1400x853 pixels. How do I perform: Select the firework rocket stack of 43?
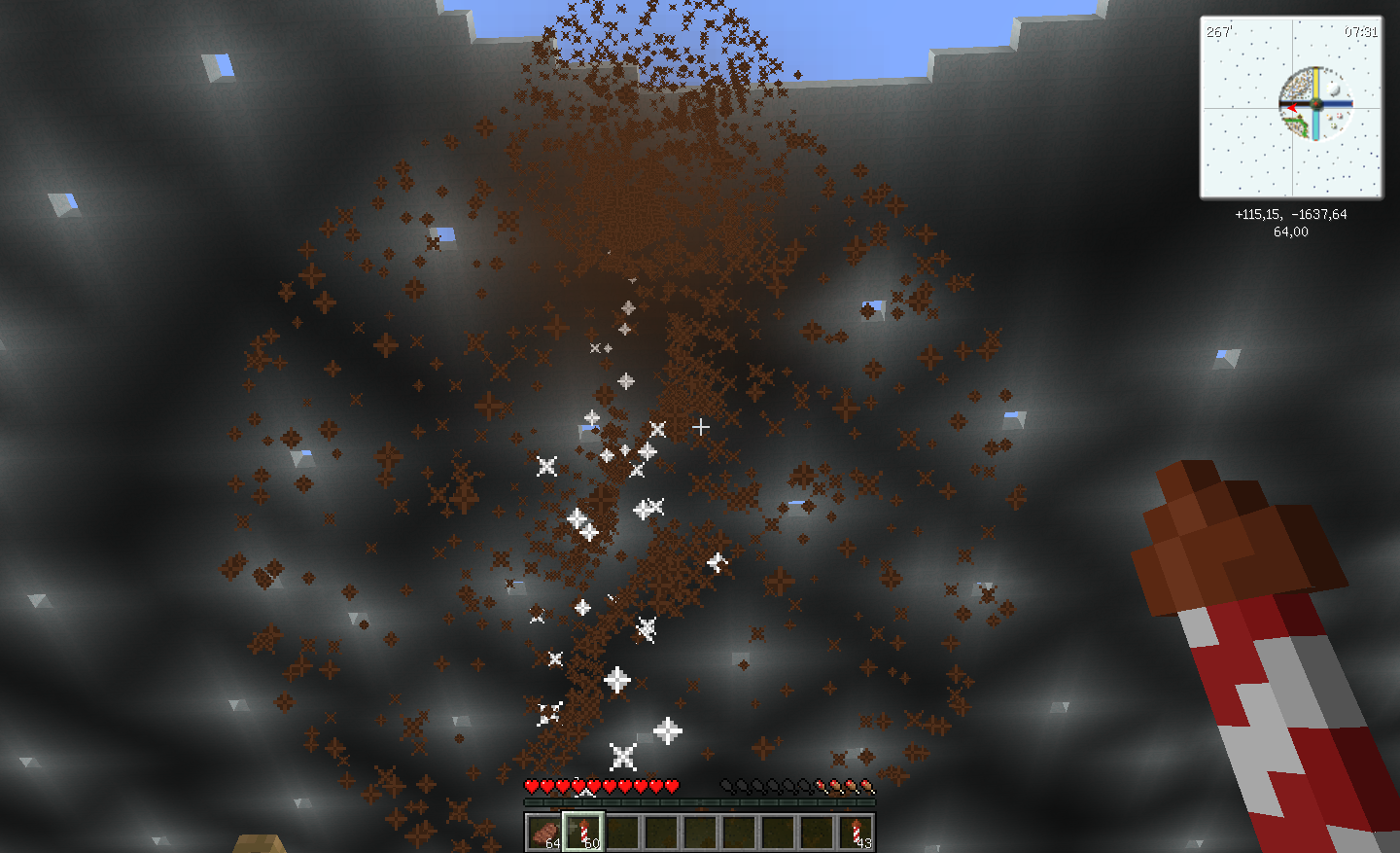(x=856, y=833)
